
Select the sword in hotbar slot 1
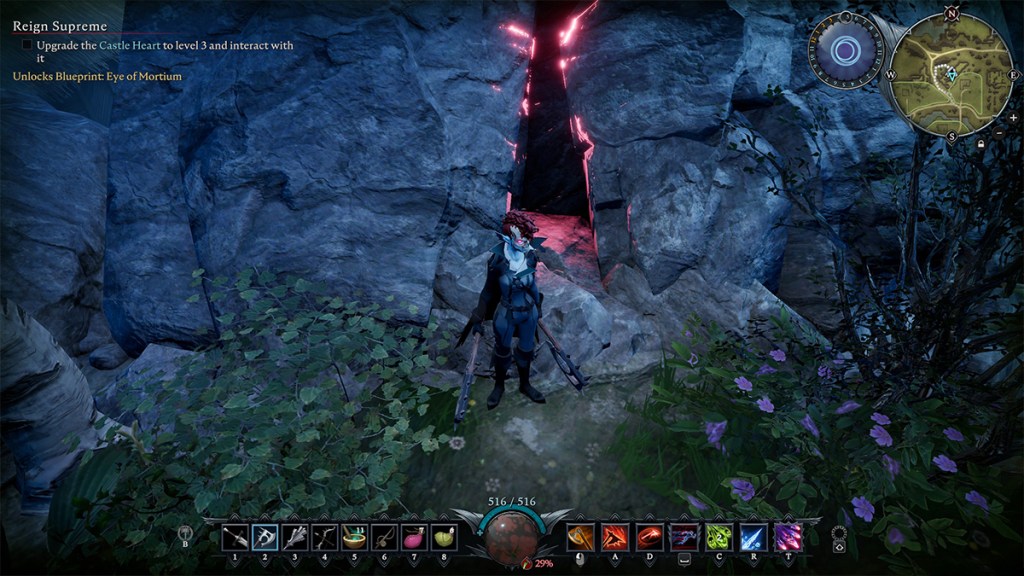[x=235, y=537]
